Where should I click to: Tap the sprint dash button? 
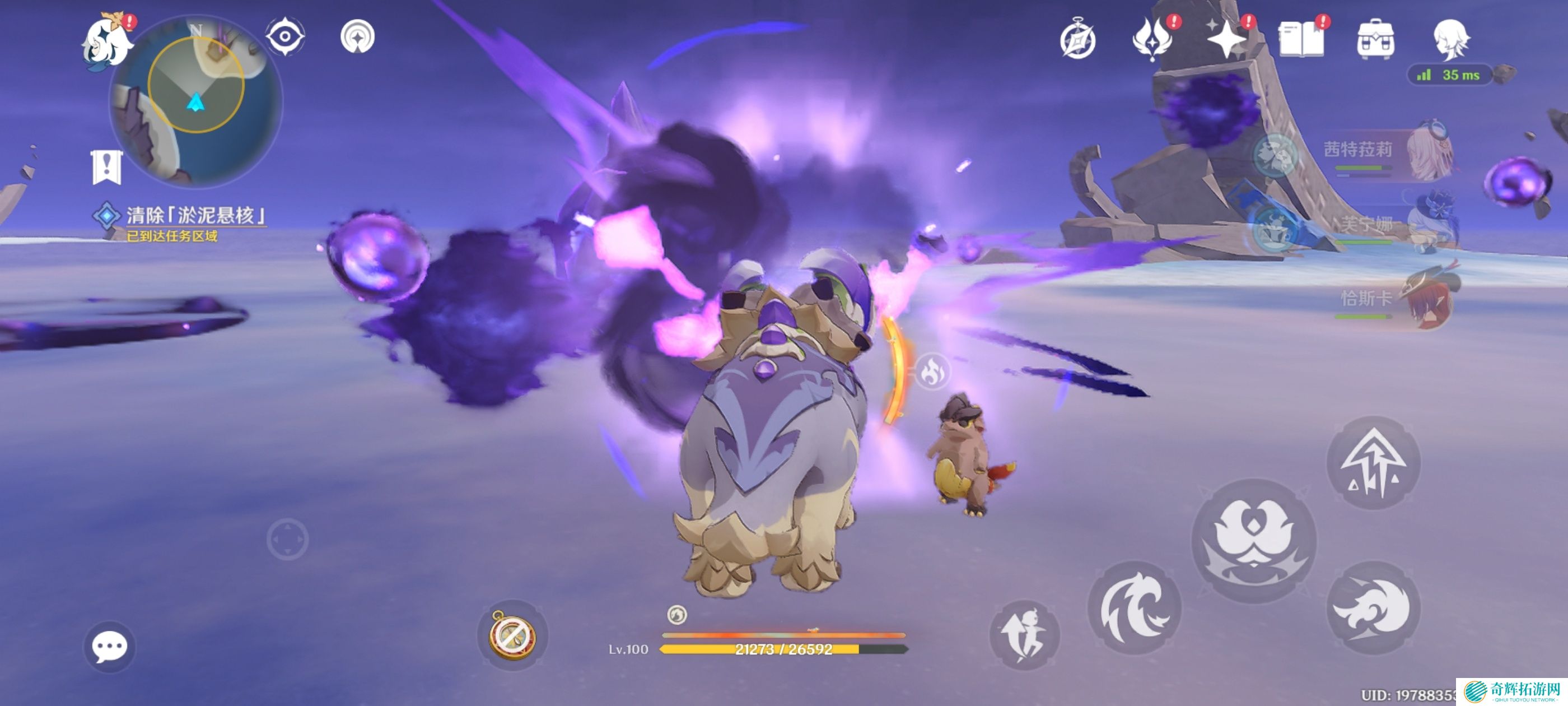tap(1024, 635)
